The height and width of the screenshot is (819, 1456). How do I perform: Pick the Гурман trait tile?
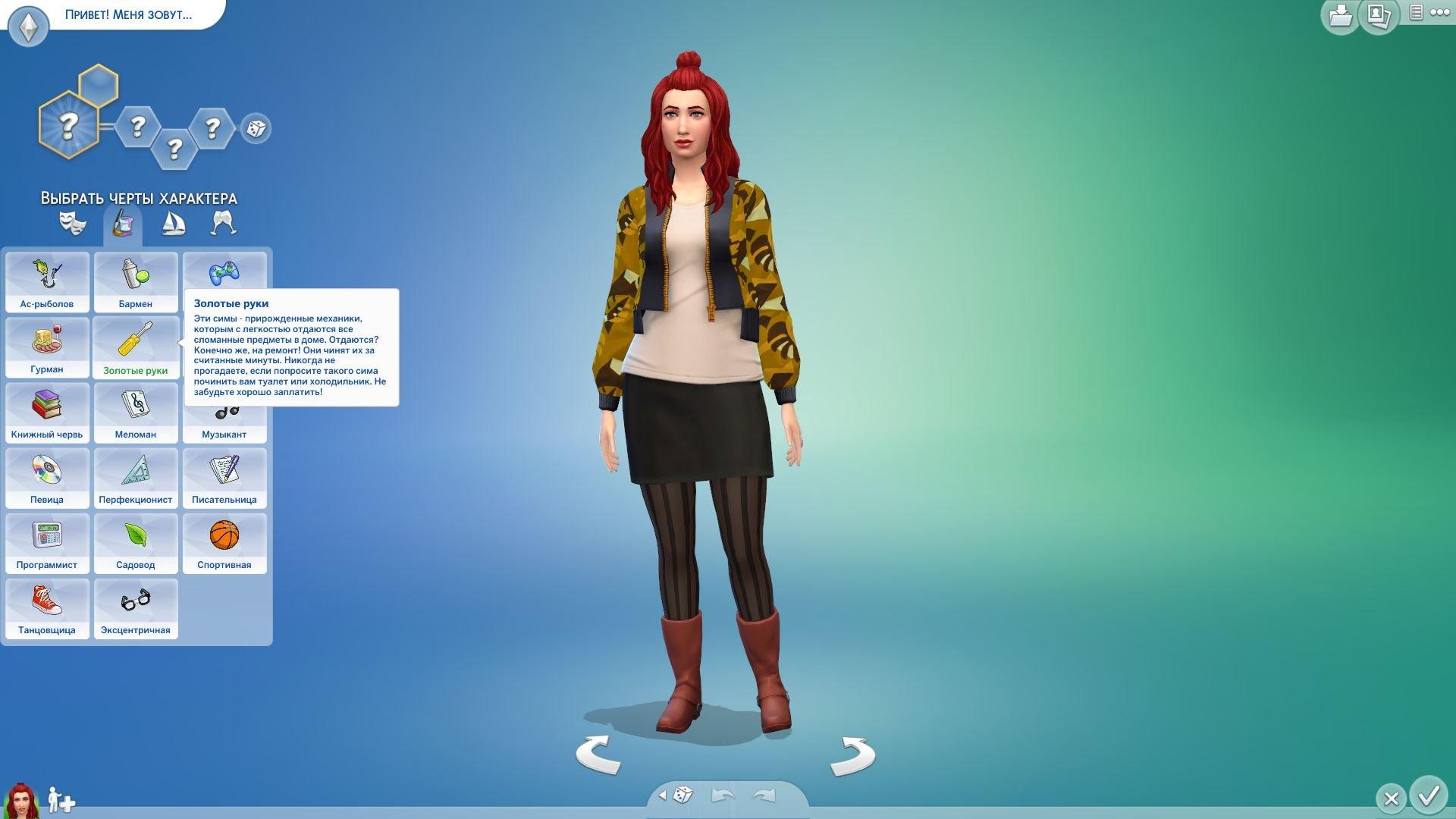[47, 347]
